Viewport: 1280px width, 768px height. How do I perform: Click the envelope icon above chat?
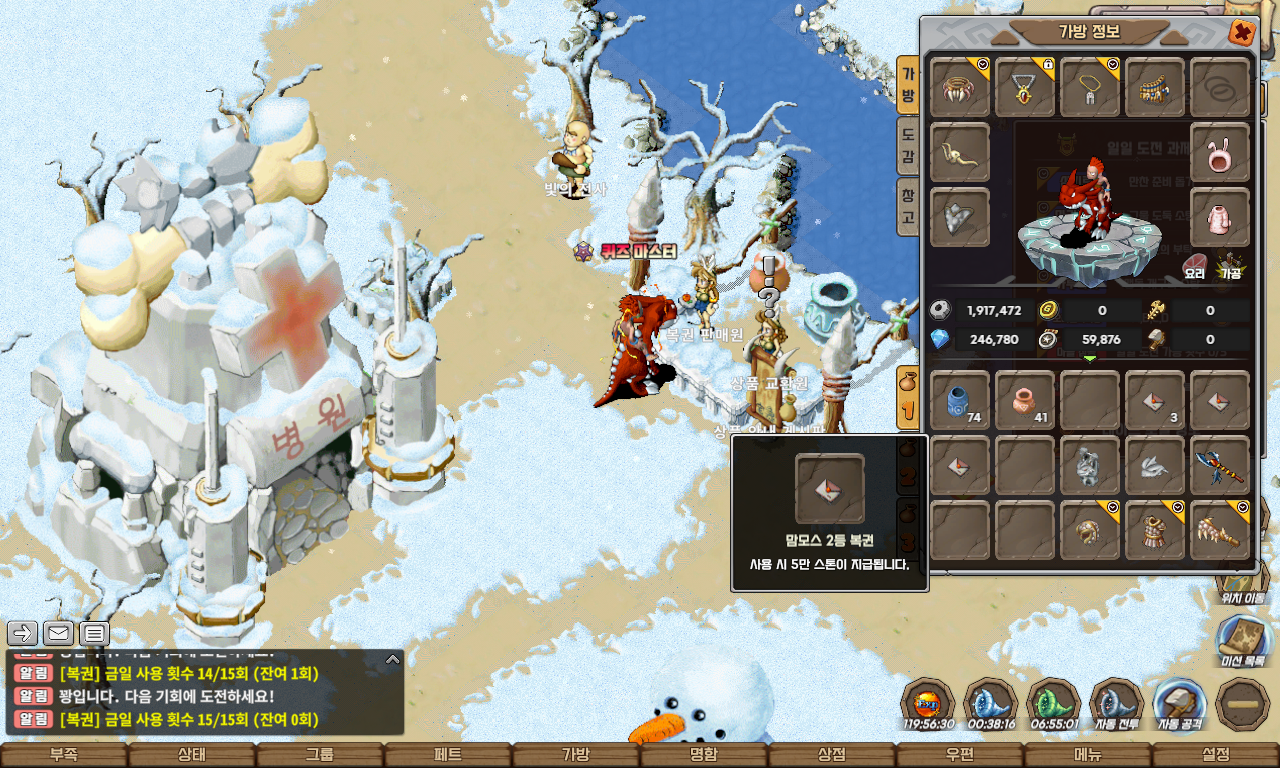click(x=58, y=633)
